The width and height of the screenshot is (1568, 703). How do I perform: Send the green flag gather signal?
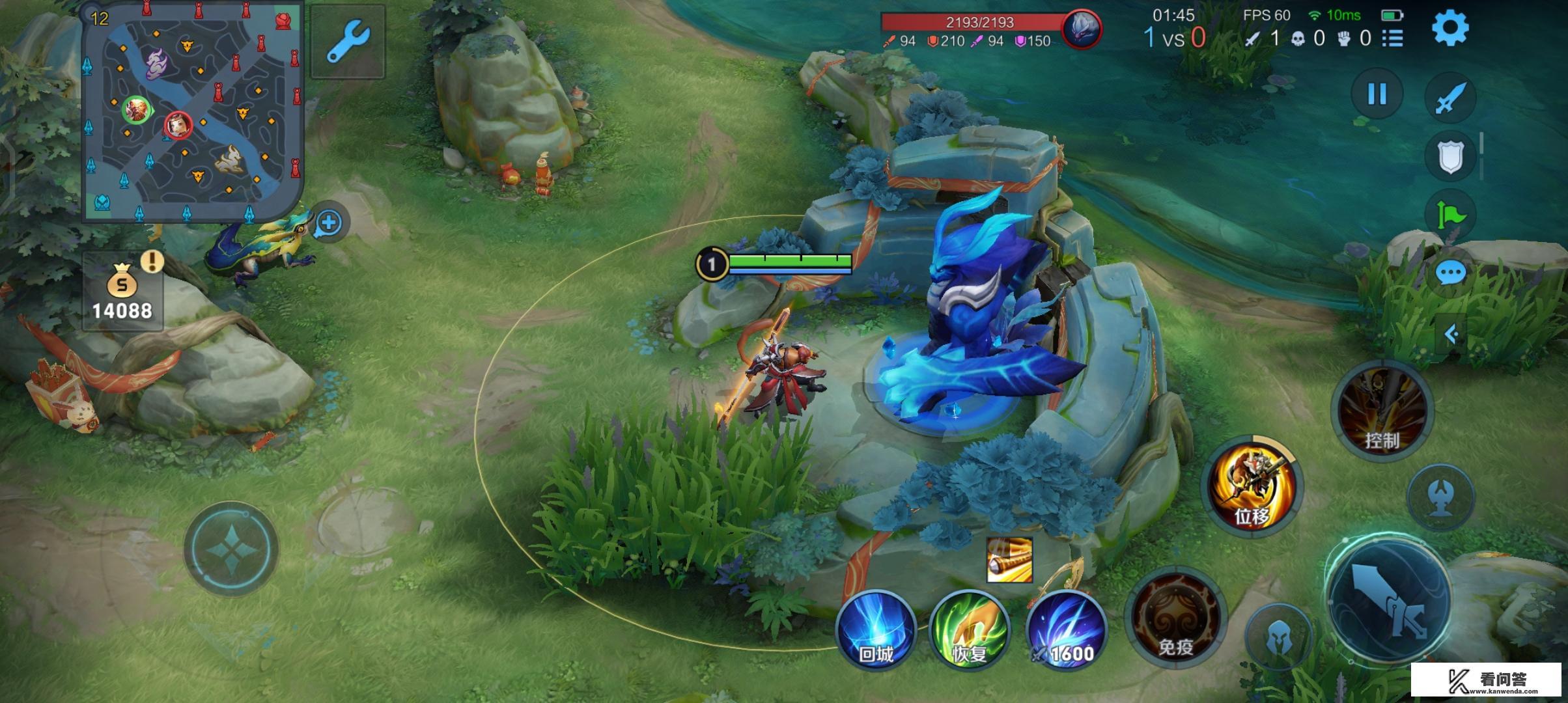click(x=1450, y=214)
